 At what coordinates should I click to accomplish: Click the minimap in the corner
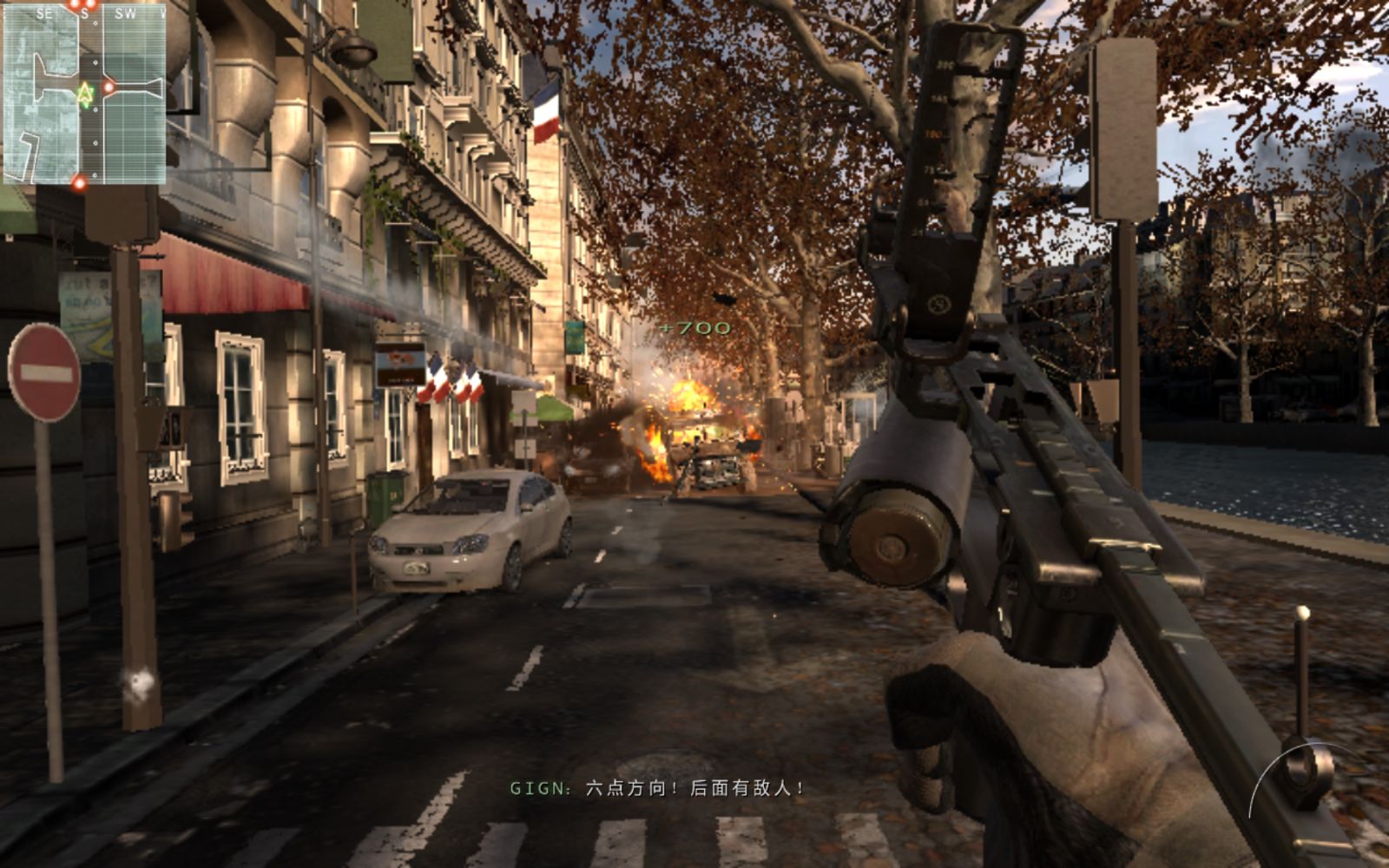tap(84, 95)
